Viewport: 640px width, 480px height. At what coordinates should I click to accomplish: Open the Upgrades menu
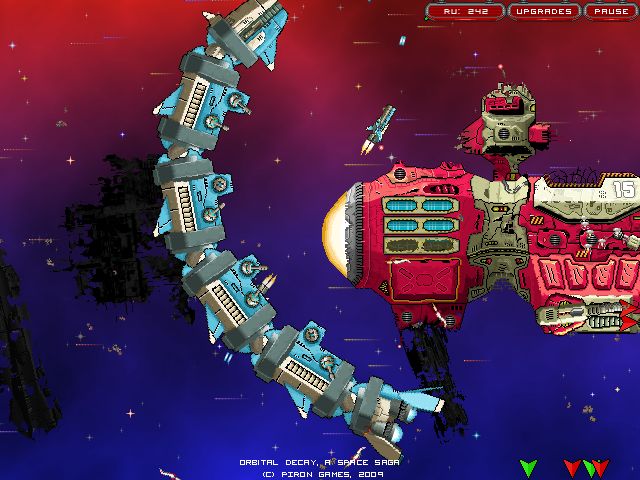(544, 12)
